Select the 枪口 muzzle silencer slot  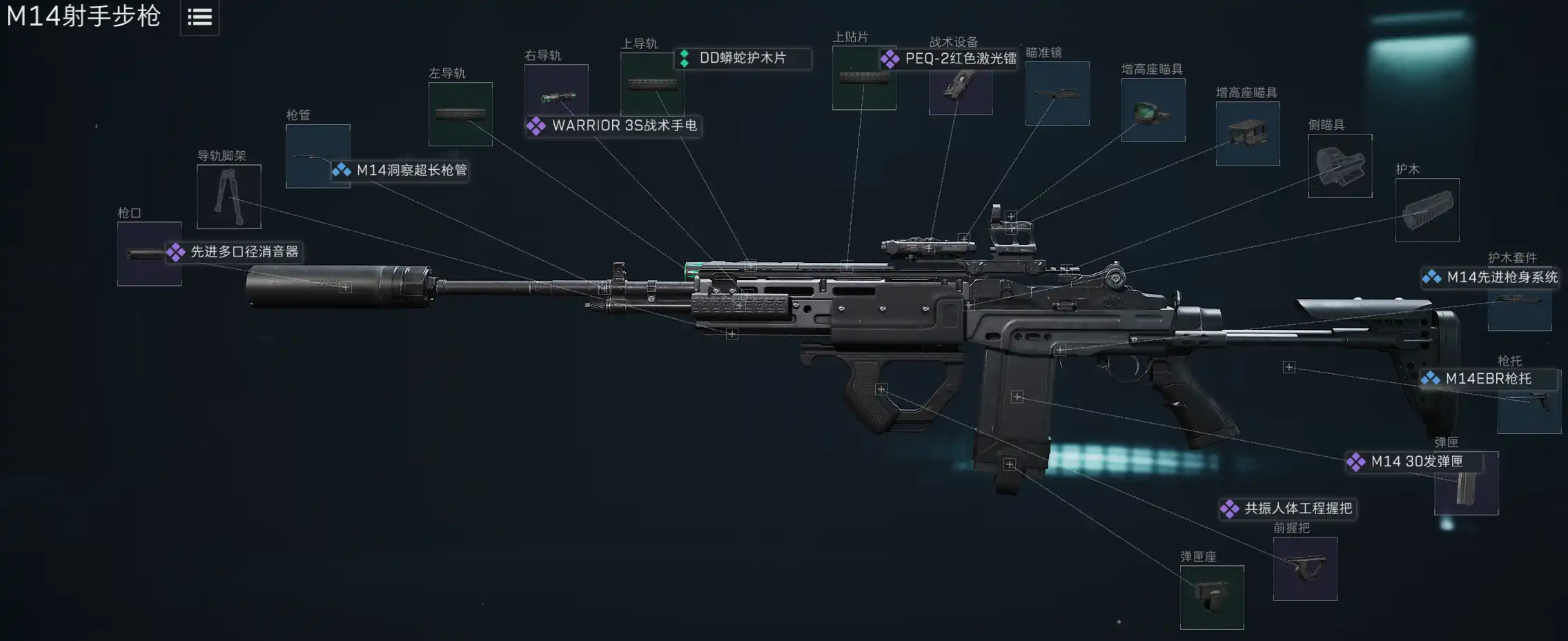[x=149, y=254]
